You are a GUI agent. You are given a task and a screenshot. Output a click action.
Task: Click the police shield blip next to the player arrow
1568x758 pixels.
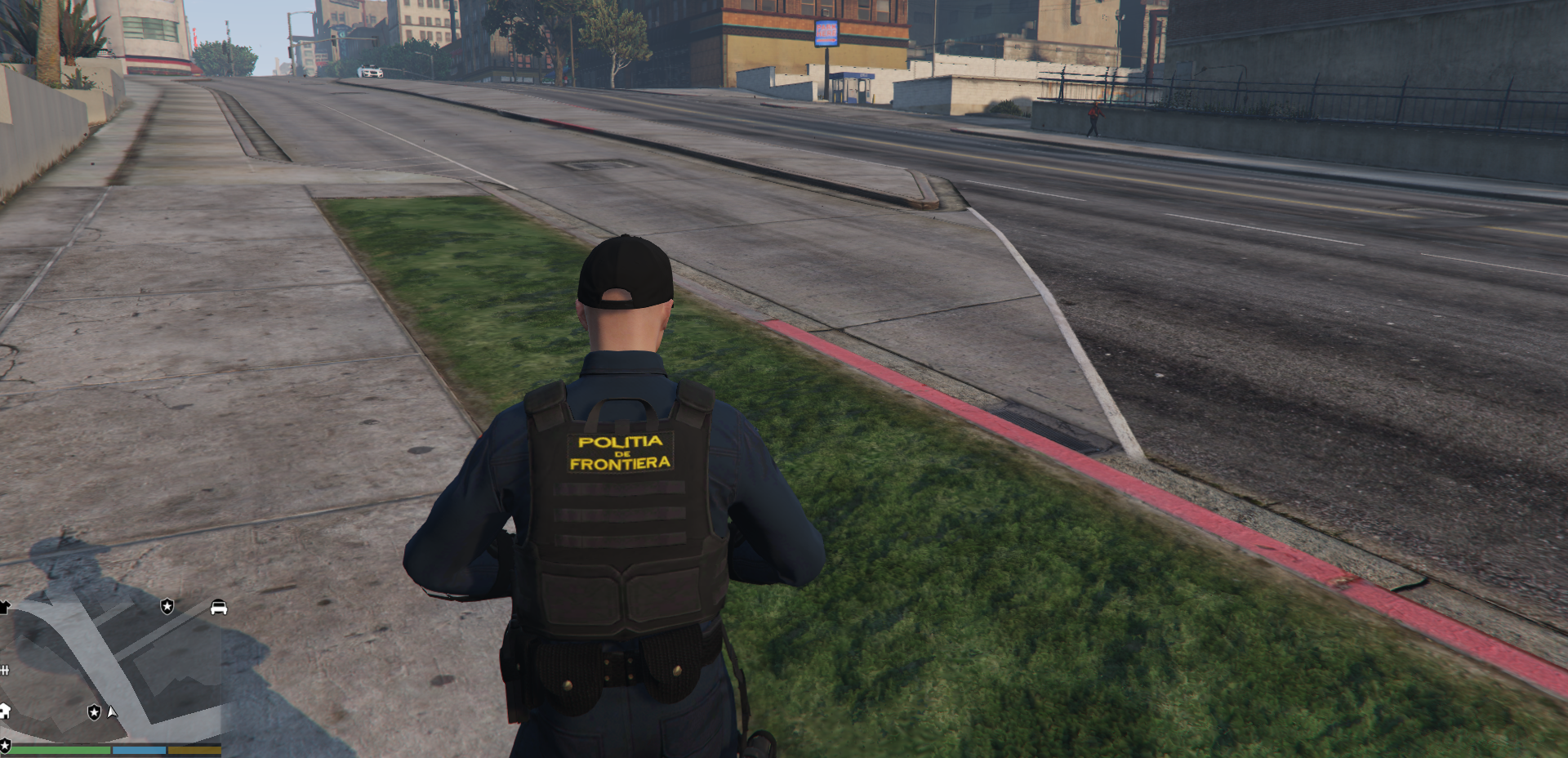94,712
